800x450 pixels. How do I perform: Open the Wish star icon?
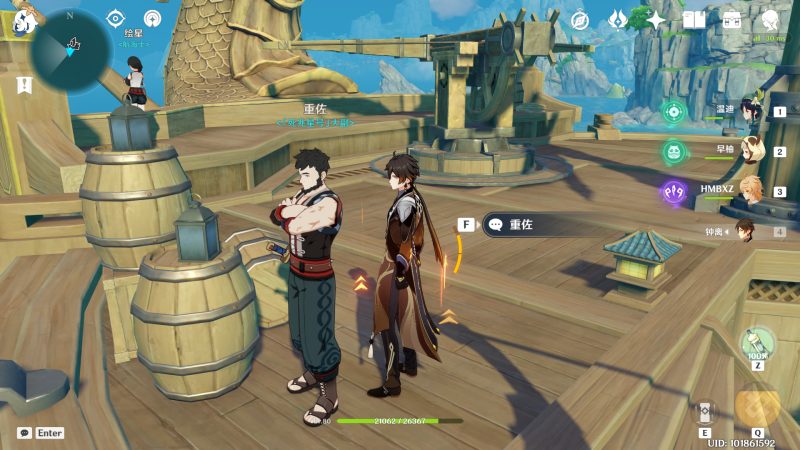pyautogui.click(x=656, y=20)
